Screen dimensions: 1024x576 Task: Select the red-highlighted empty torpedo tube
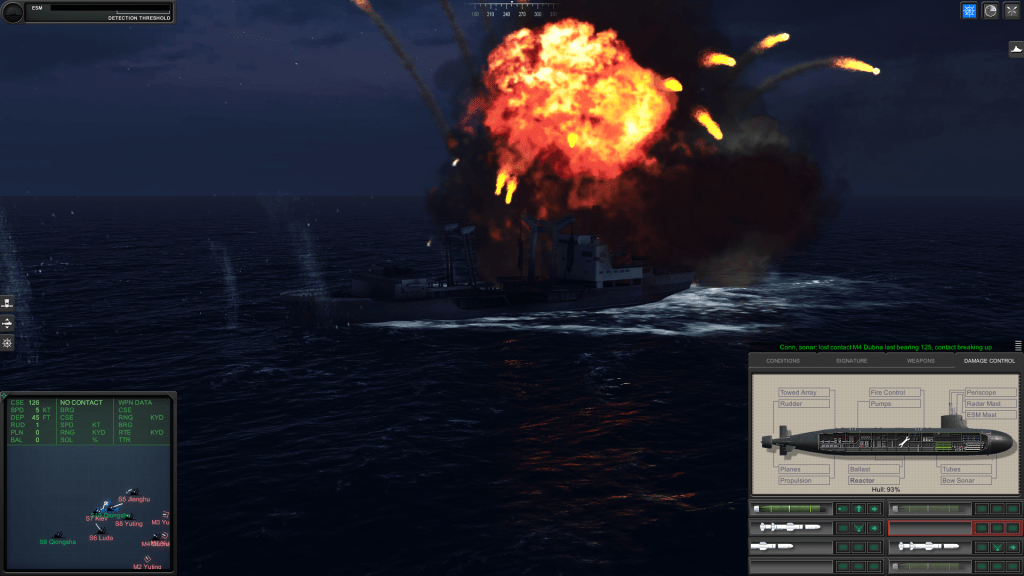click(929, 527)
